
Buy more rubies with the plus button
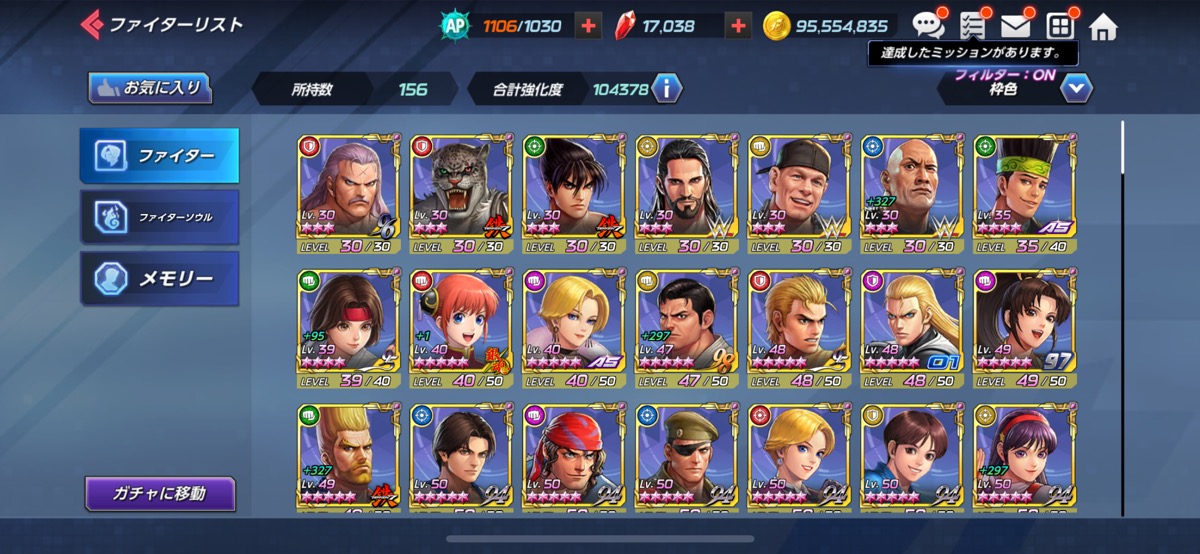738,26
